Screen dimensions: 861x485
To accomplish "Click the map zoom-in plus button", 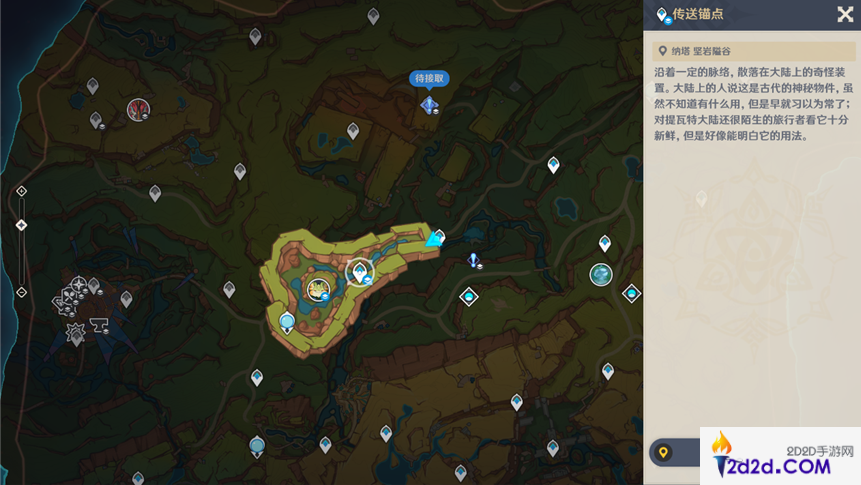I will (x=21, y=191).
